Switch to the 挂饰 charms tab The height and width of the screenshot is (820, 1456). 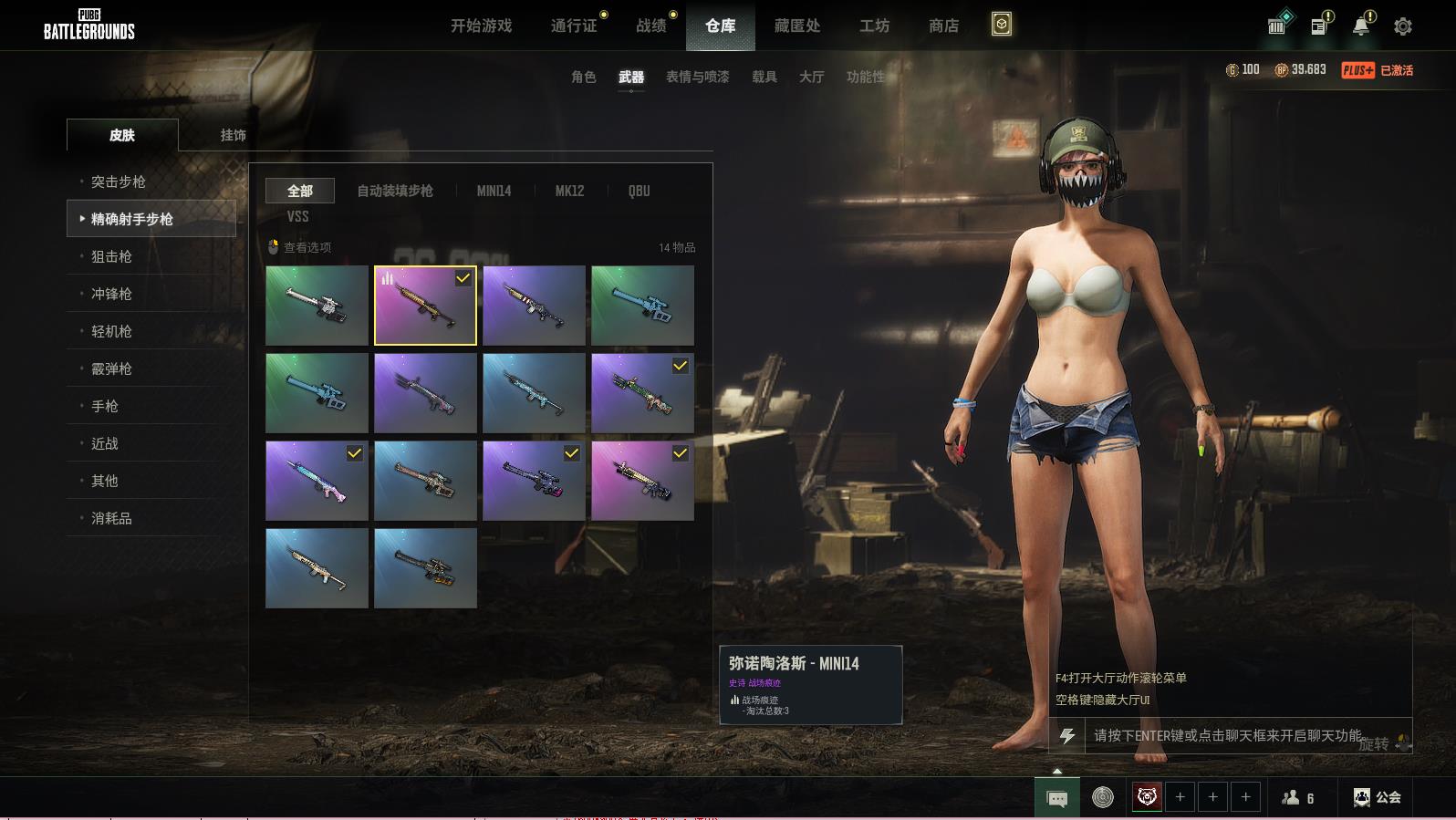pos(234,135)
